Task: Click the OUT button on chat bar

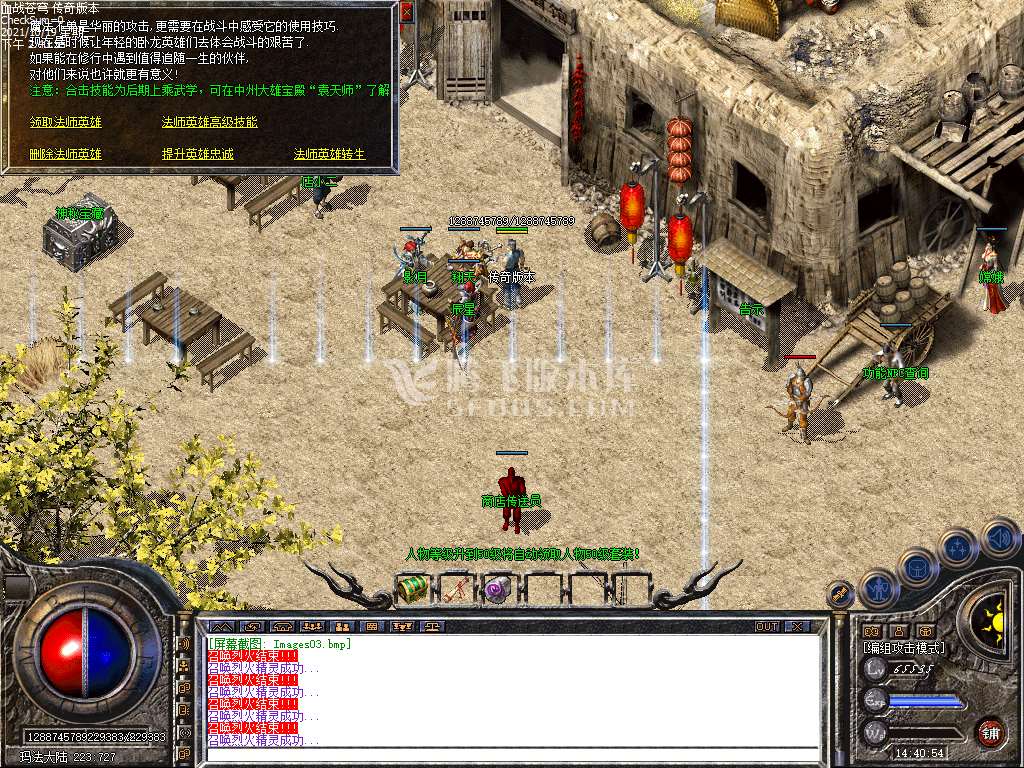Action: (766, 626)
